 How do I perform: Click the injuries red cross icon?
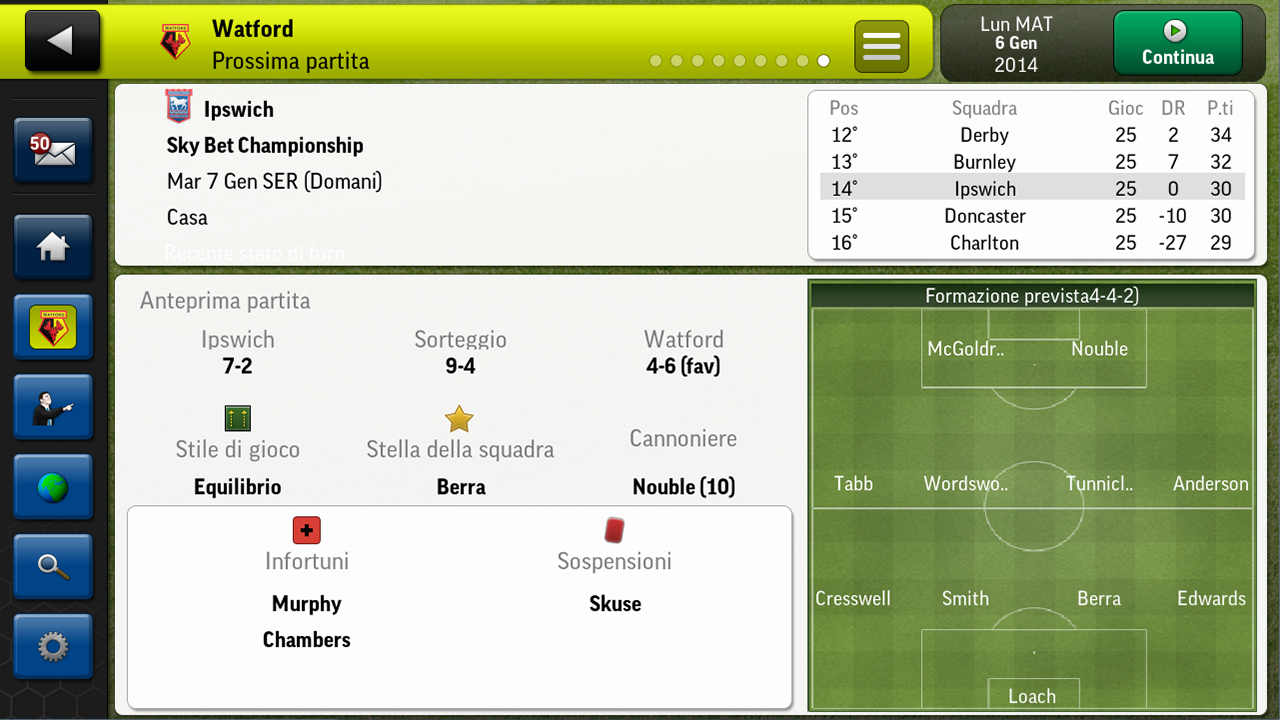point(306,530)
